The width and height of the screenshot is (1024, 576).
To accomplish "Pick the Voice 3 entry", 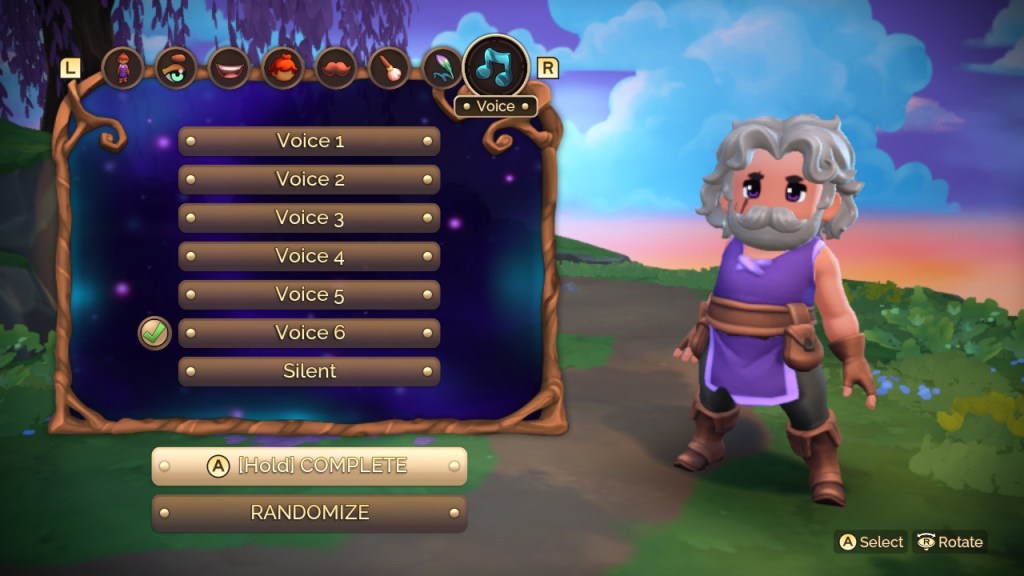I will tap(309, 218).
